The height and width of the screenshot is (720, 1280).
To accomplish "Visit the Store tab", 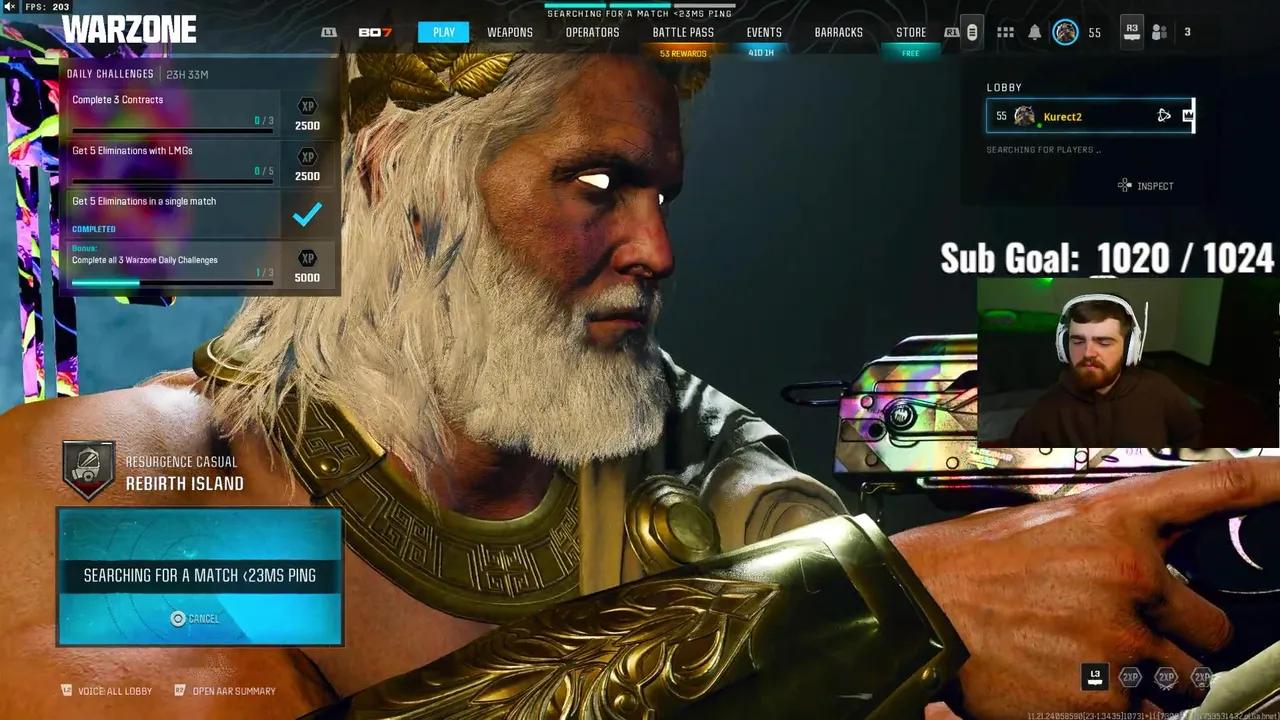I will tap(910, 32).
